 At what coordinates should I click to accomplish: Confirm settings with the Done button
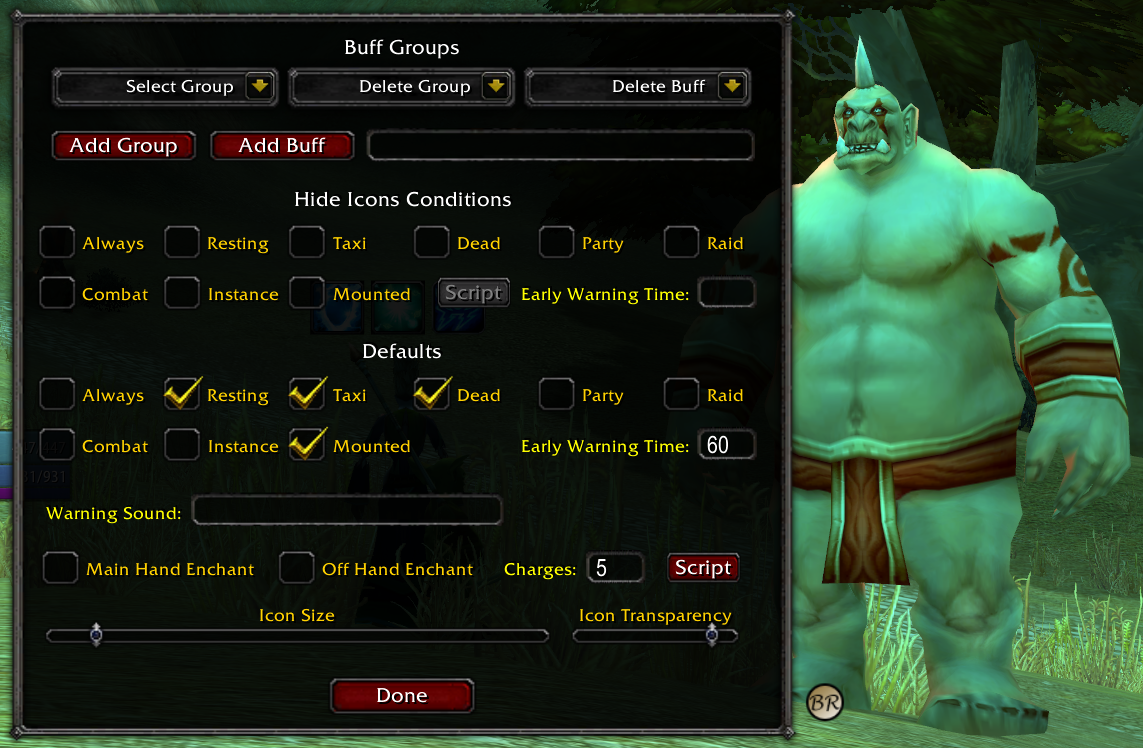click(402, 696)
